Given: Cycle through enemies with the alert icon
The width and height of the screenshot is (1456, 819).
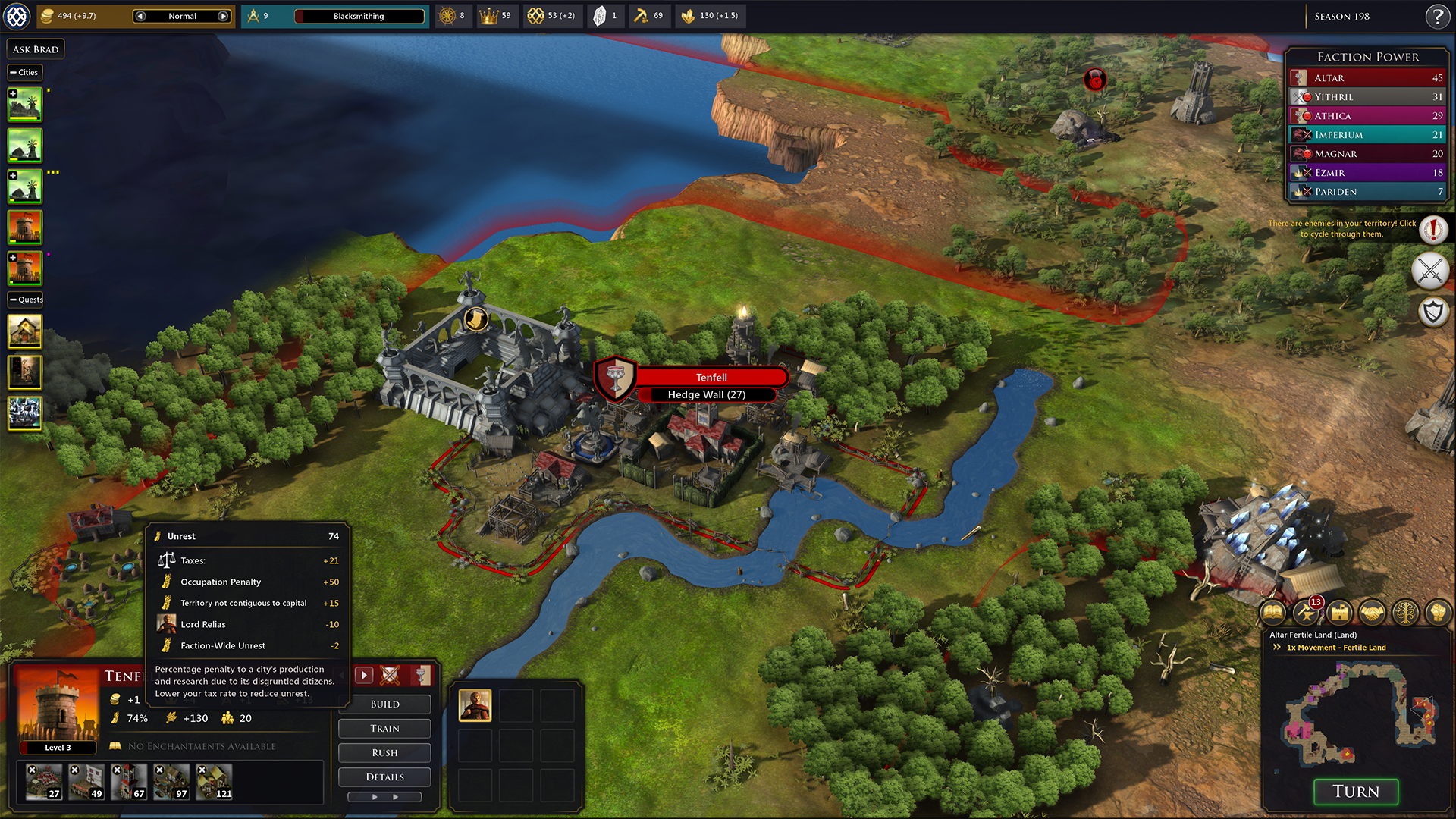Looking at the screenshot, I should 1433,228.
